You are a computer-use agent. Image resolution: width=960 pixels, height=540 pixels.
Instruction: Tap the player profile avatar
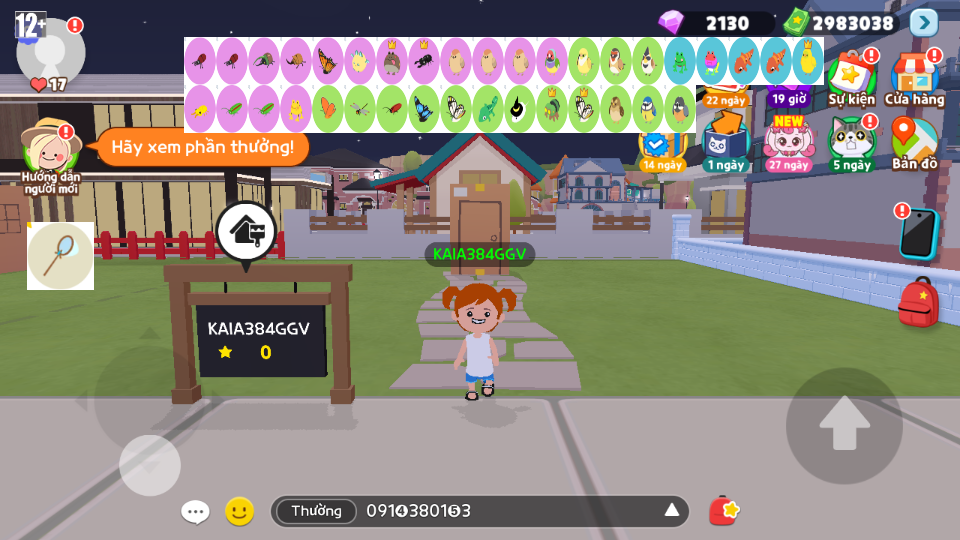[50, 50]
